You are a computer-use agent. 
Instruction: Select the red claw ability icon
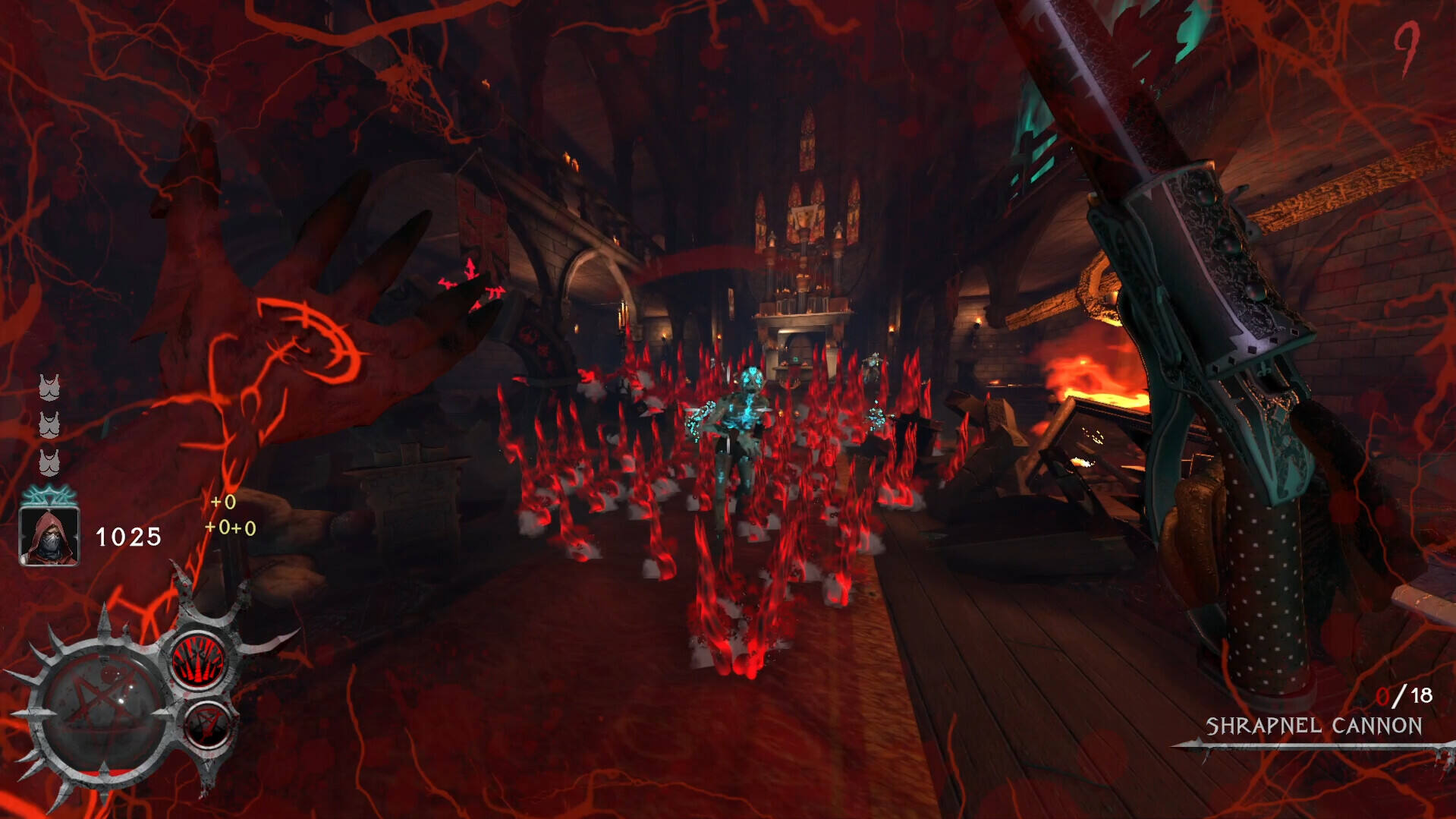pos(199,660)
